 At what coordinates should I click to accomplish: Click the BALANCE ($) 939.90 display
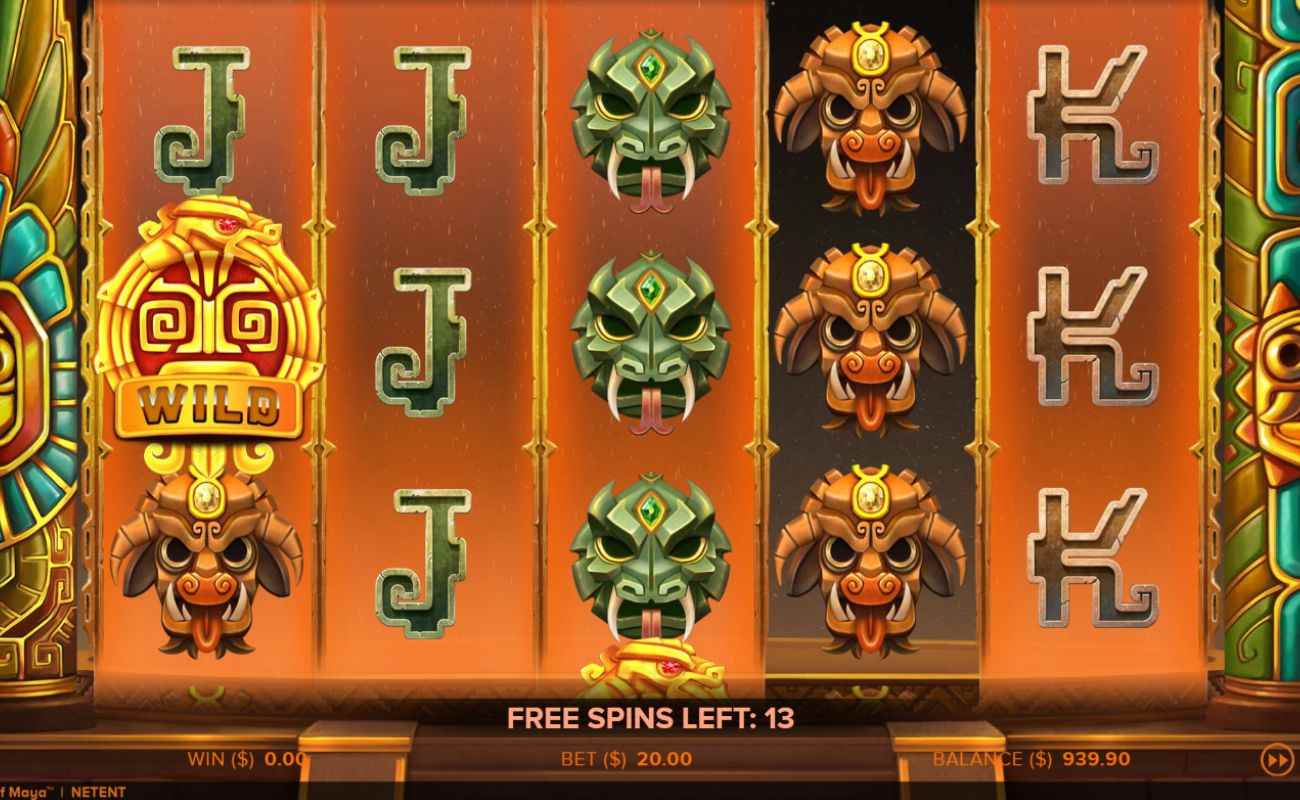click(1030, 758)
